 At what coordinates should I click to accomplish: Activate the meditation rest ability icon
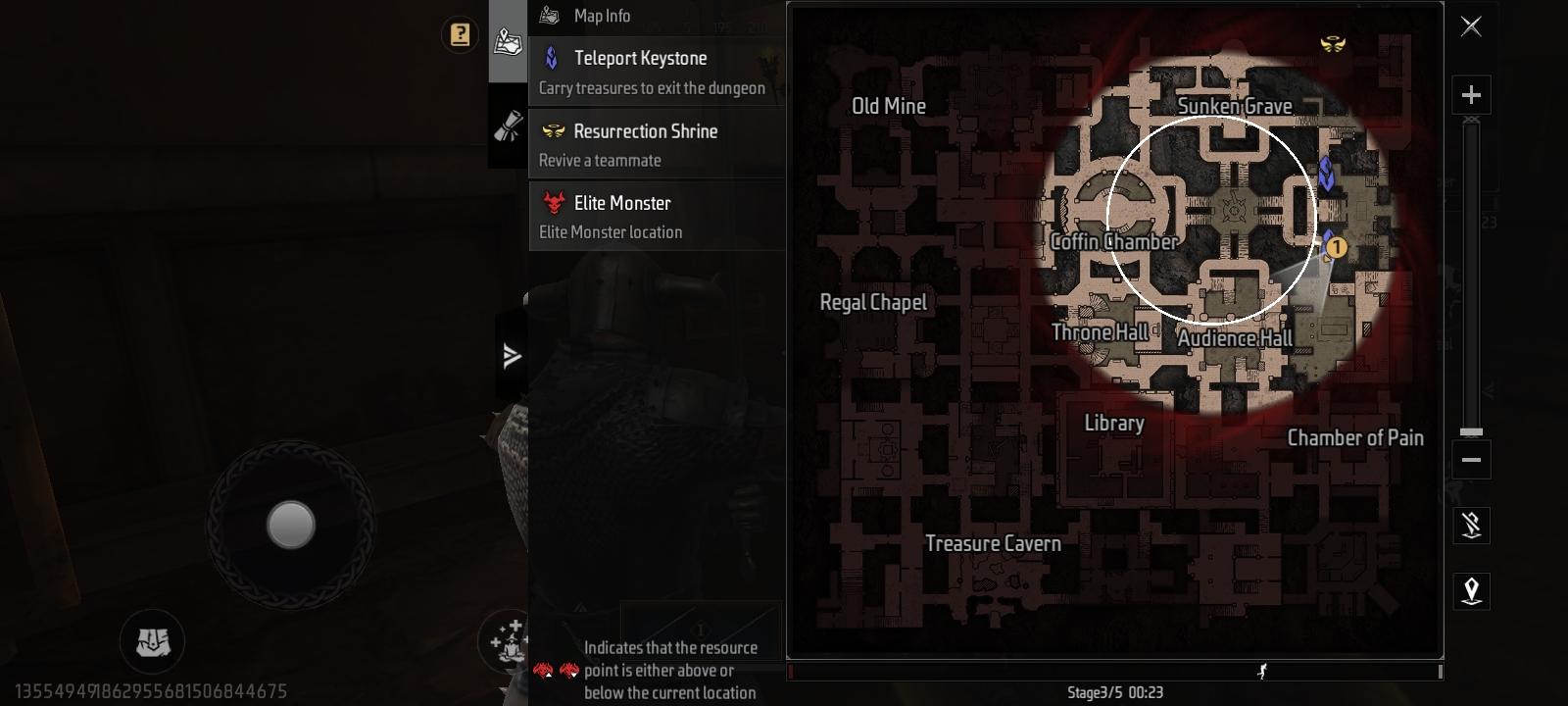[x=508, y=640]
